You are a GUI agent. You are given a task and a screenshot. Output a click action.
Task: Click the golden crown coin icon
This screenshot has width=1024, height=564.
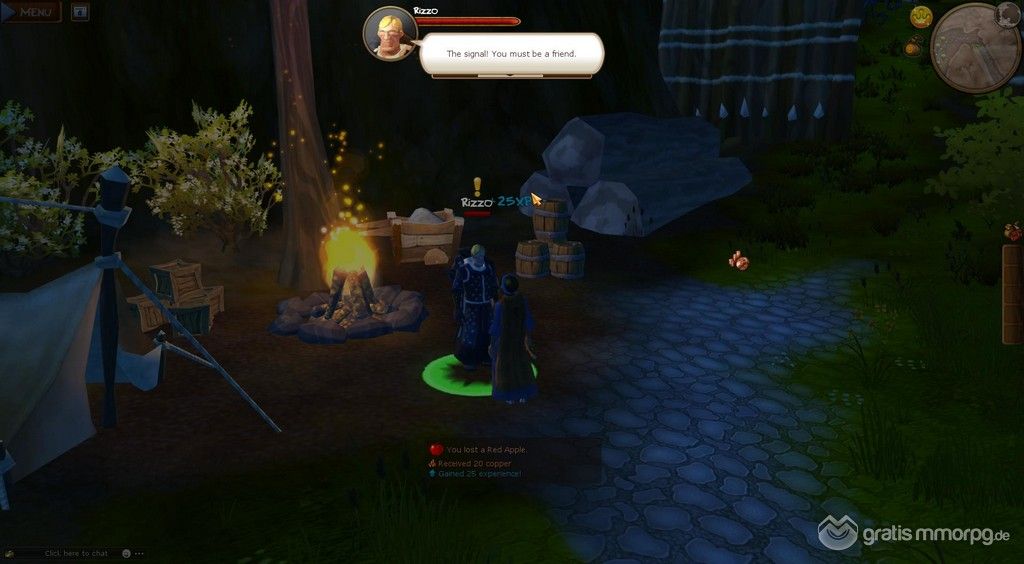point(920,16)
